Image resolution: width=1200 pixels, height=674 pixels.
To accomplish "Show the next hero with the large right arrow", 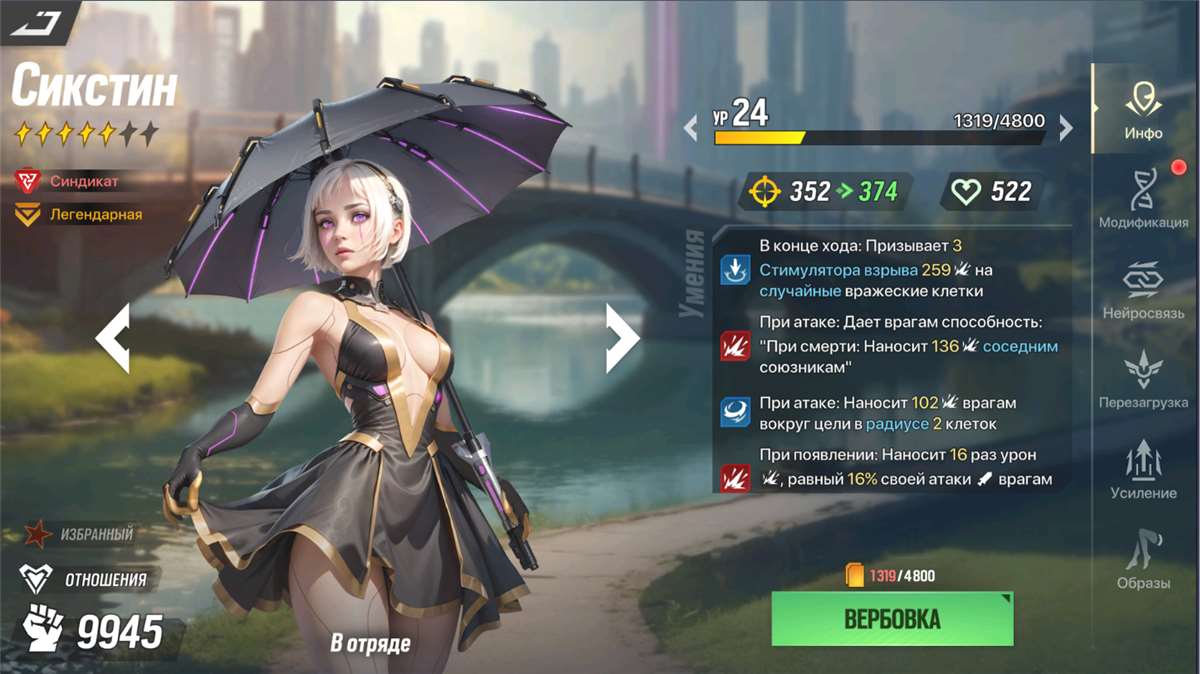I will tap(622, 338).
